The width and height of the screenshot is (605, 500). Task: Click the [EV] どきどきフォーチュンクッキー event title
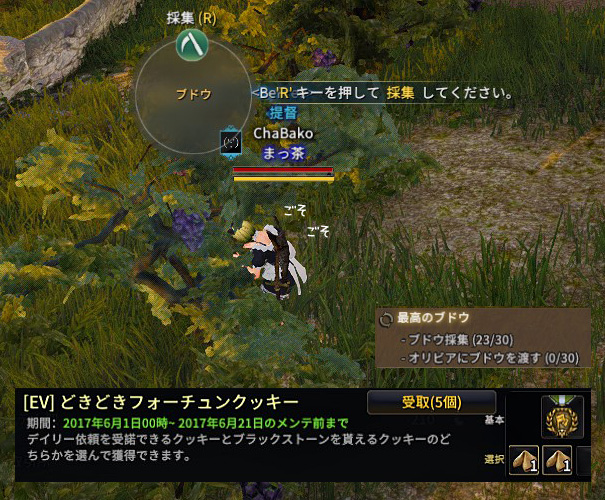pos(158,403)
